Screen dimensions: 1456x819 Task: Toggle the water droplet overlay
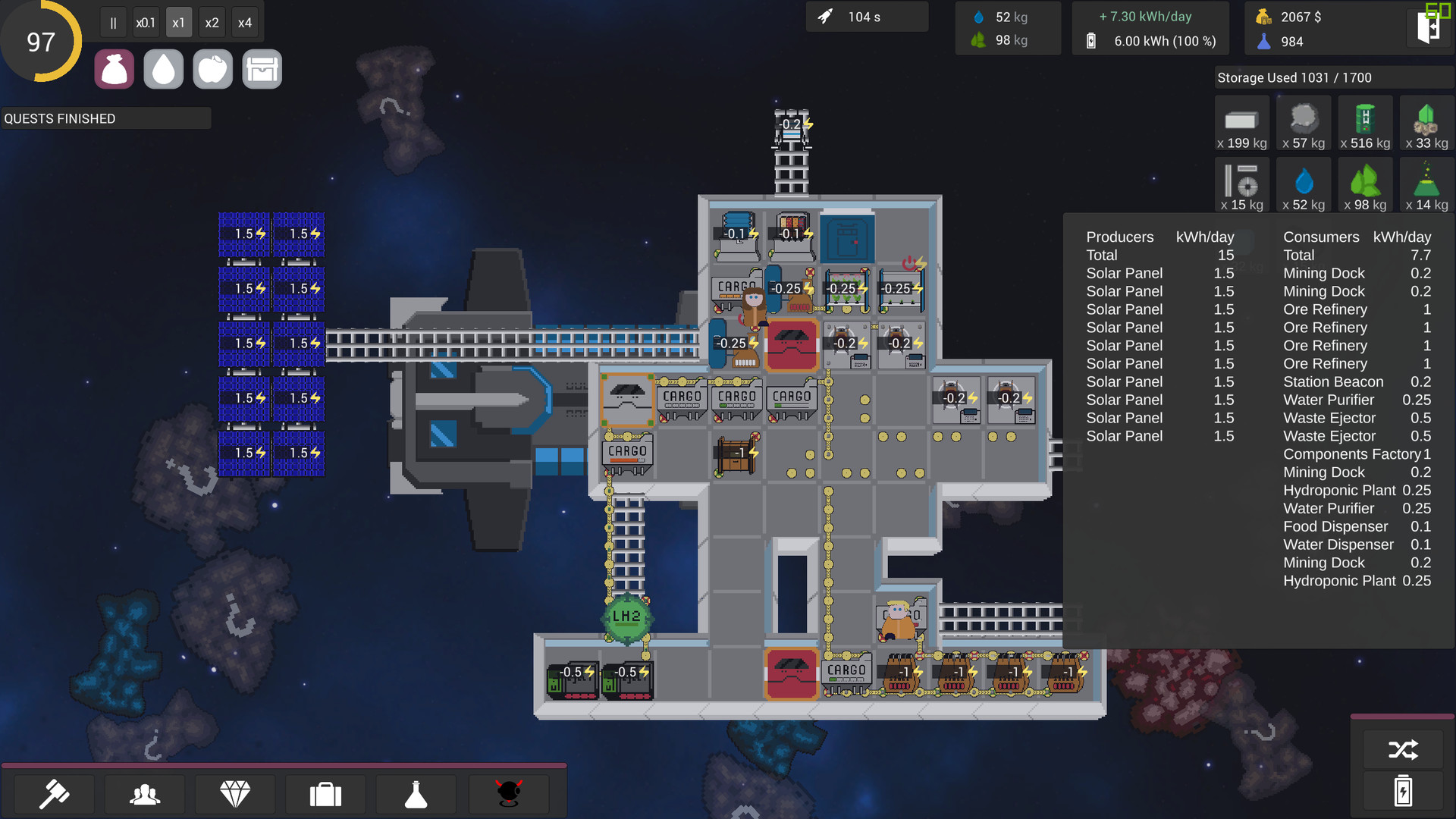click(x=163, y=68)
